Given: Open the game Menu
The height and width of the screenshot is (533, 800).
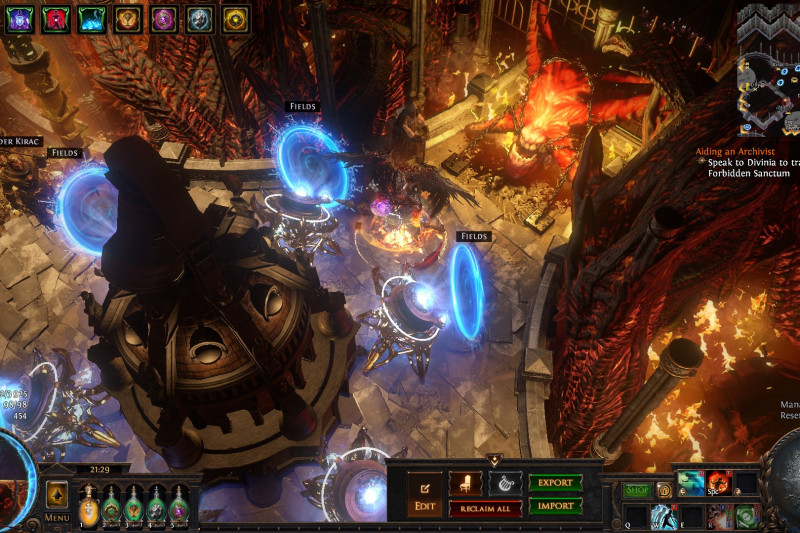Looking at the screenshot, I should [x=57, y=518].
